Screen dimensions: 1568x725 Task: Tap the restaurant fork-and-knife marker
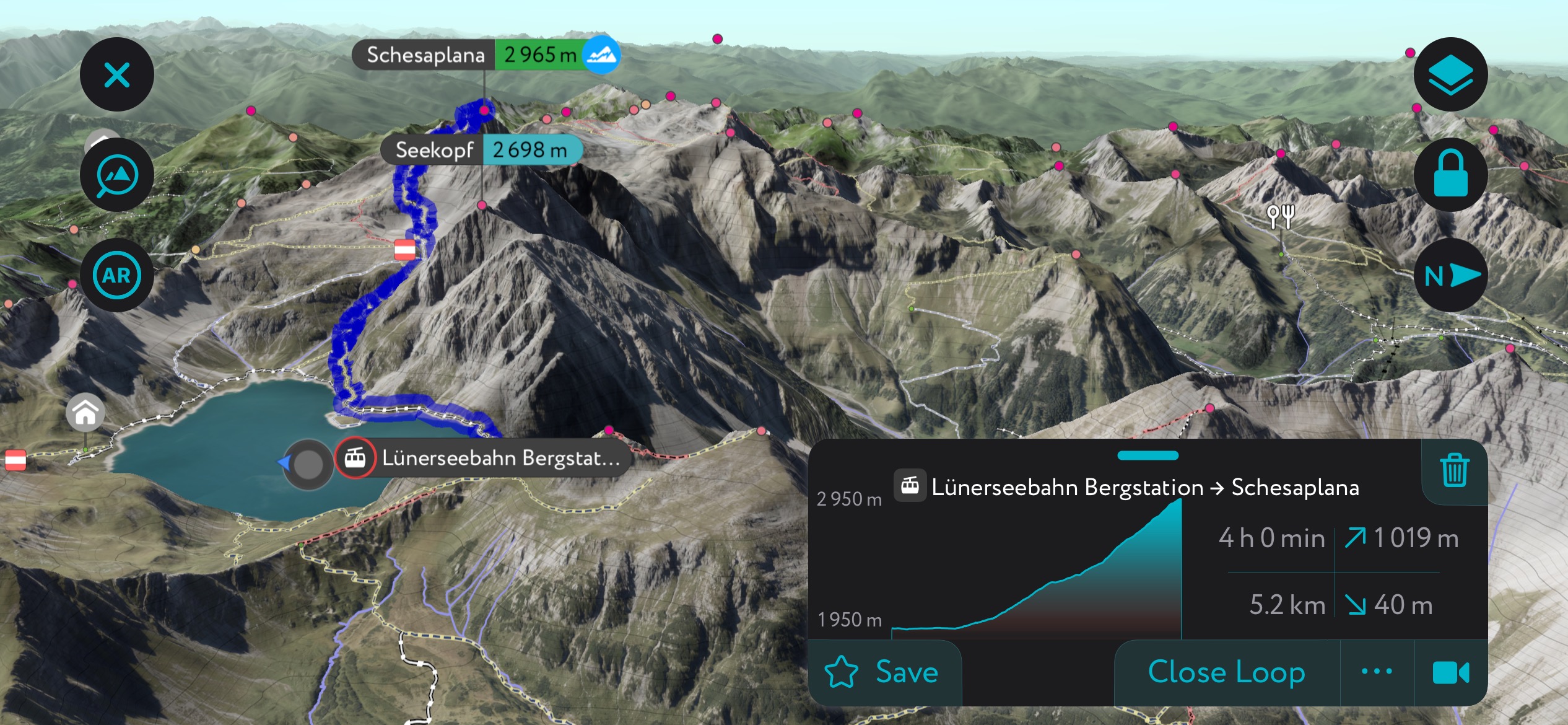(1281, 216)
